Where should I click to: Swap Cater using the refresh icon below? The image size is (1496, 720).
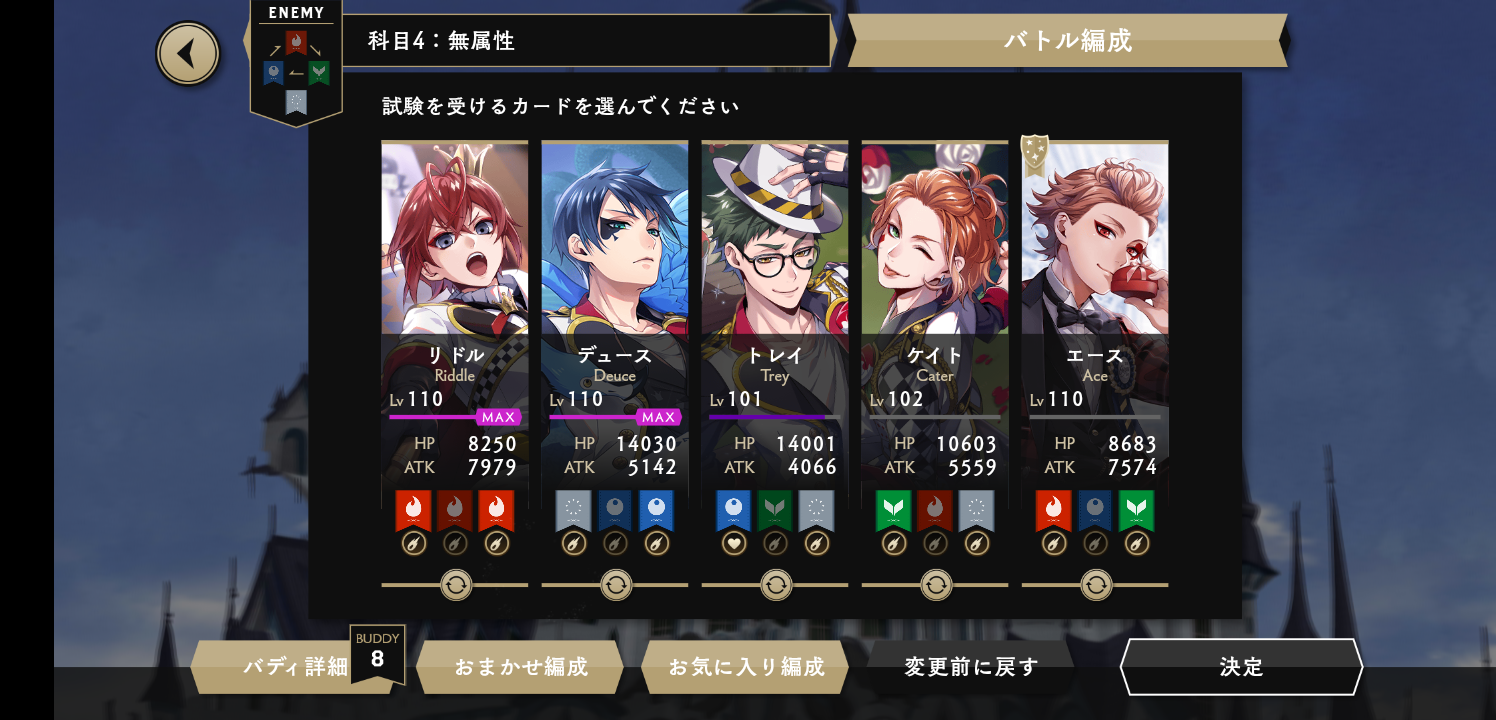pyautogui.click(x=936, y=585)
